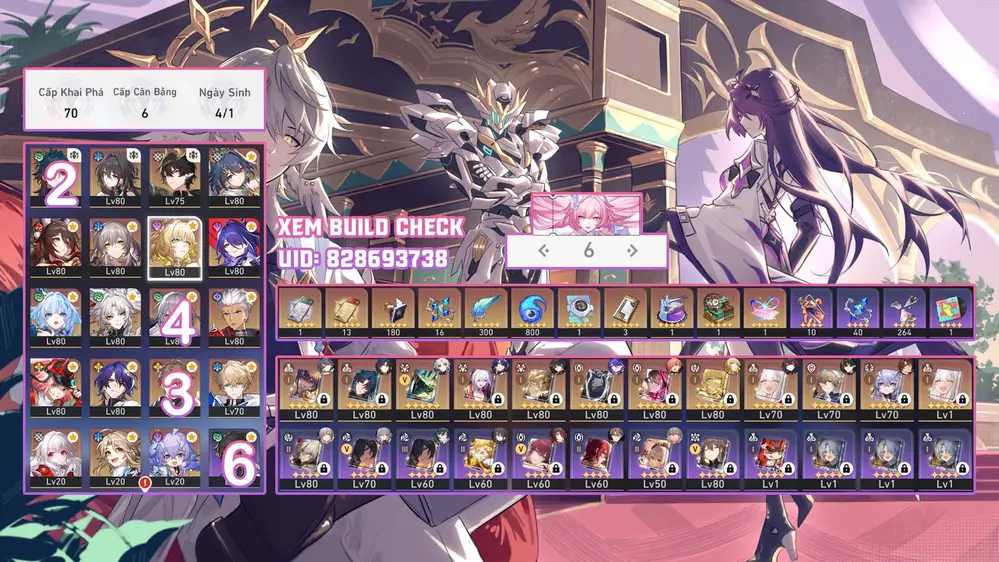Click the blue swirl item with count 800
The height and width of the screenshot is (562, 999).
pos(530,312)
